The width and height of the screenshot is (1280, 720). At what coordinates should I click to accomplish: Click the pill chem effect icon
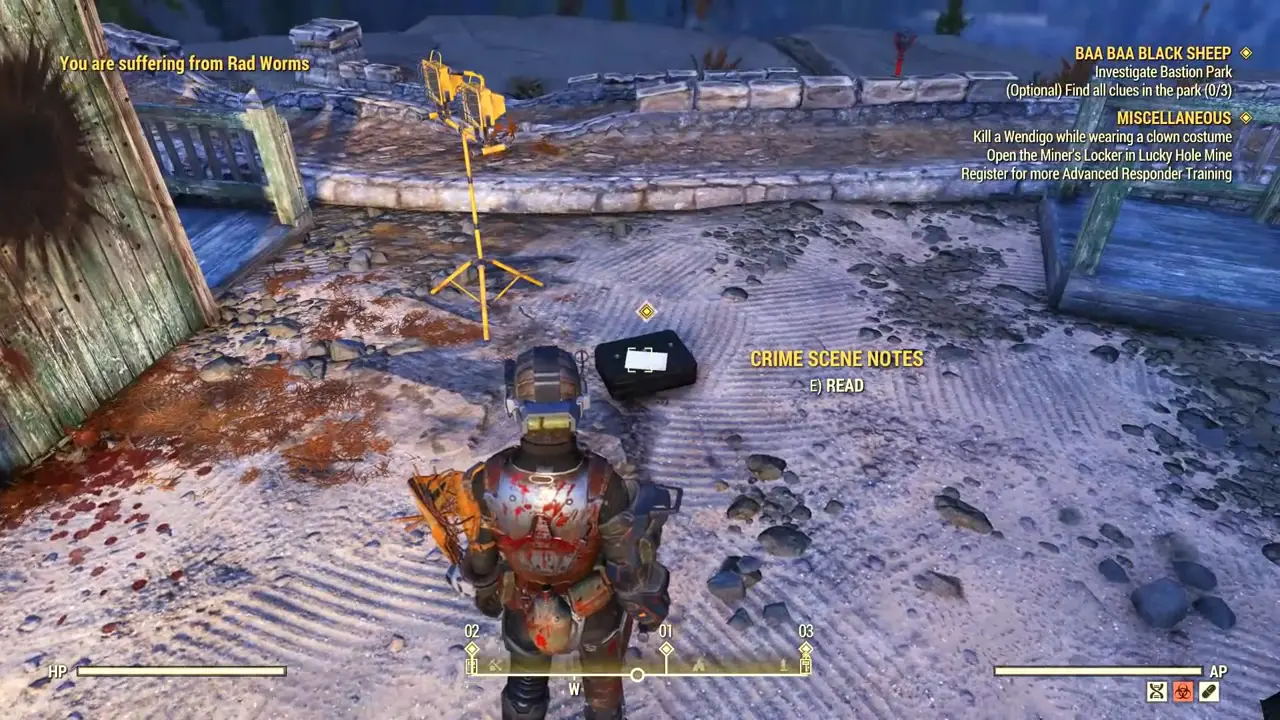tap(1211, 691)
